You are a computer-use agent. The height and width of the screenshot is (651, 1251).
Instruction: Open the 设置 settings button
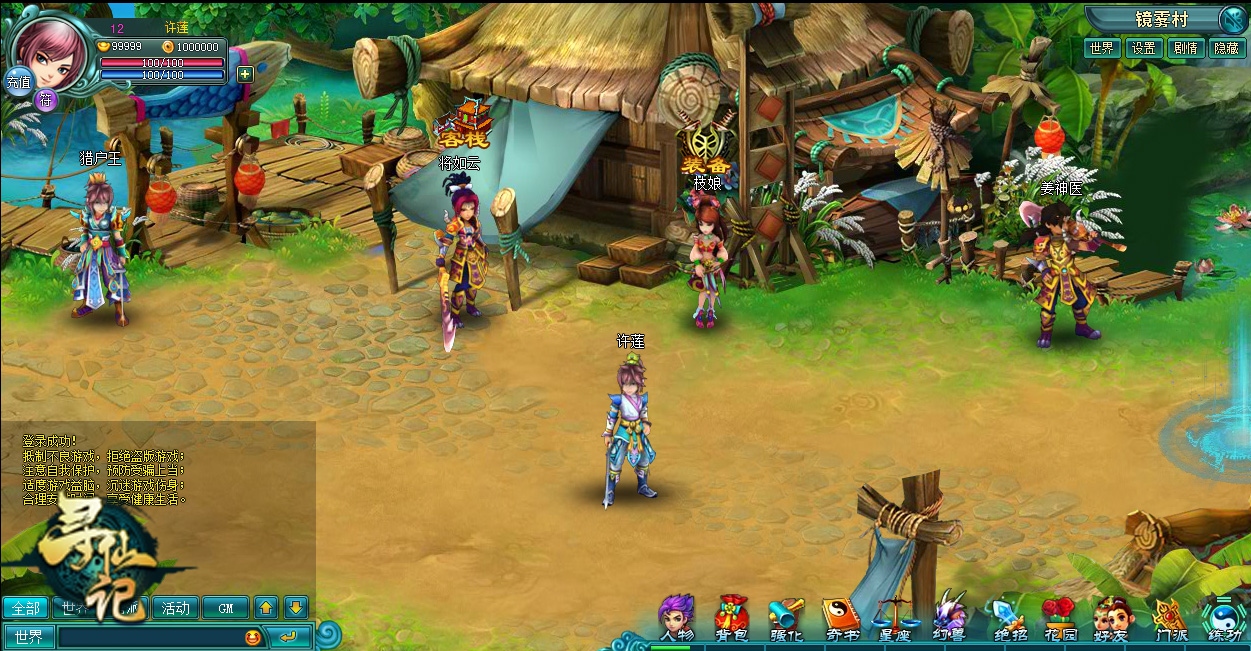coord(1143,48)
